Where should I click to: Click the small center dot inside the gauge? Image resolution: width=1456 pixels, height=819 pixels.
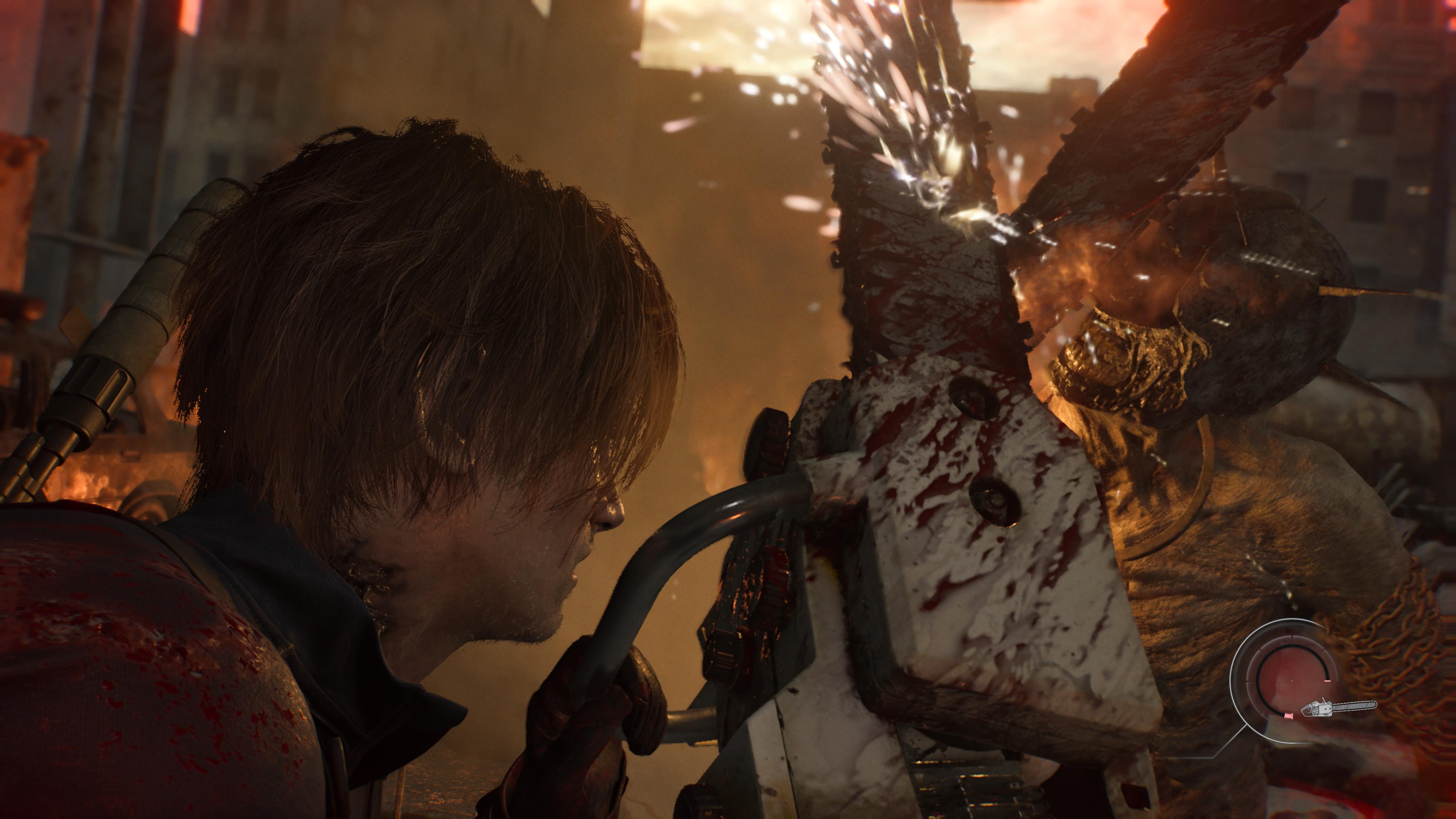point(1292,681)
